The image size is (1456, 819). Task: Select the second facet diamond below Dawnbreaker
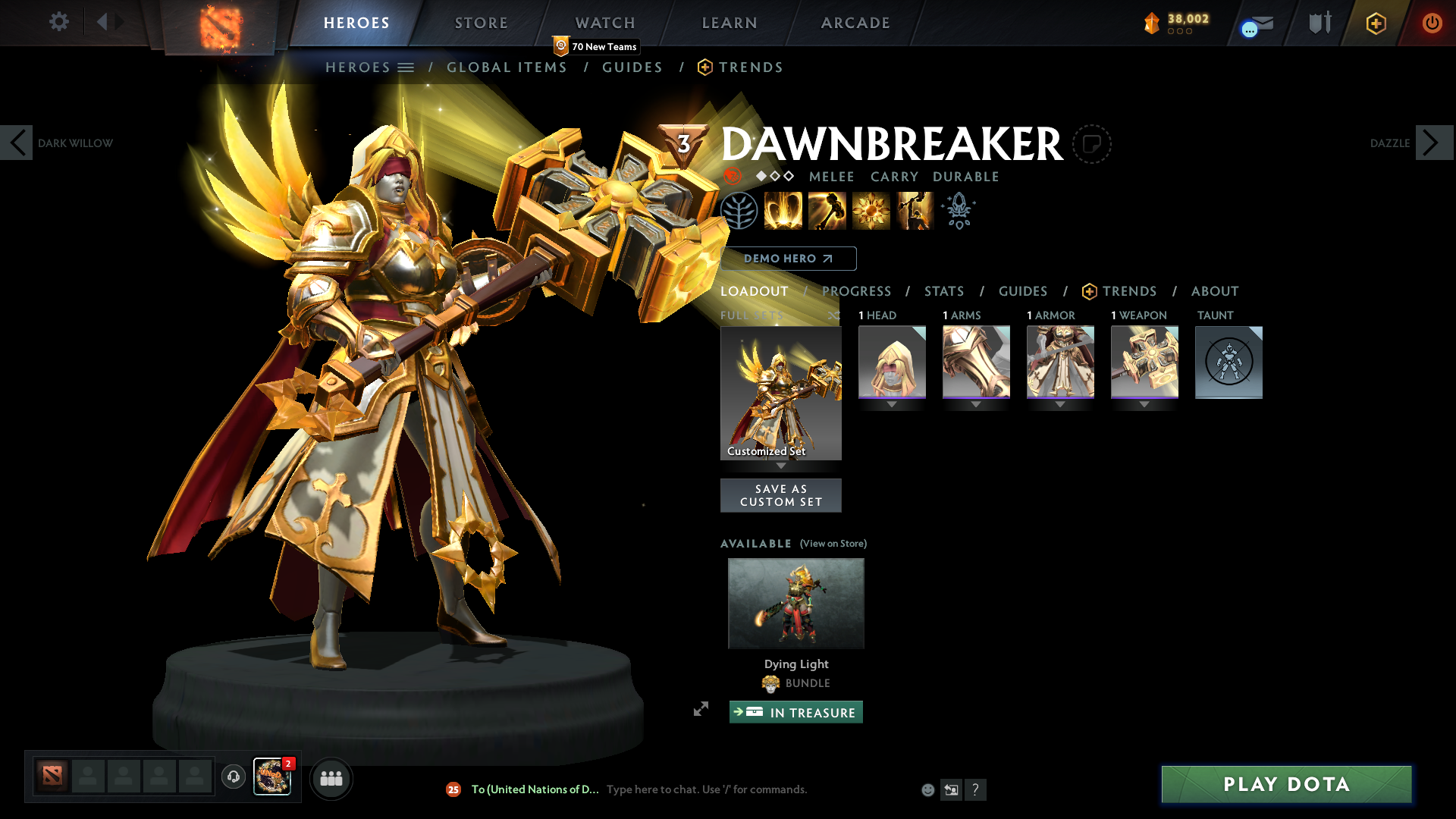pyautogui.click(x=774, y=176)
